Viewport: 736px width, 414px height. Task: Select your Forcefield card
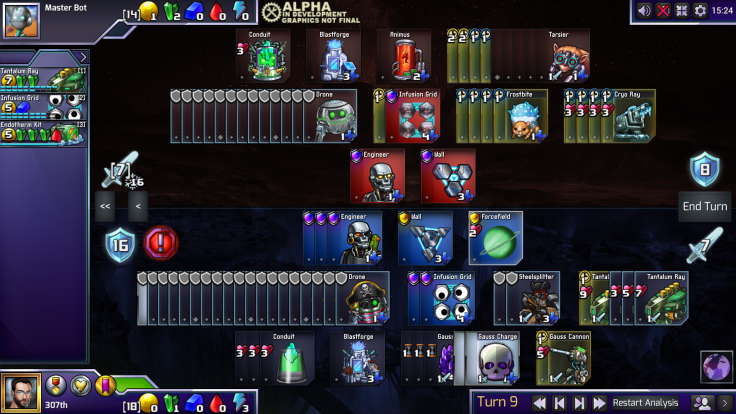coord(494,238)
